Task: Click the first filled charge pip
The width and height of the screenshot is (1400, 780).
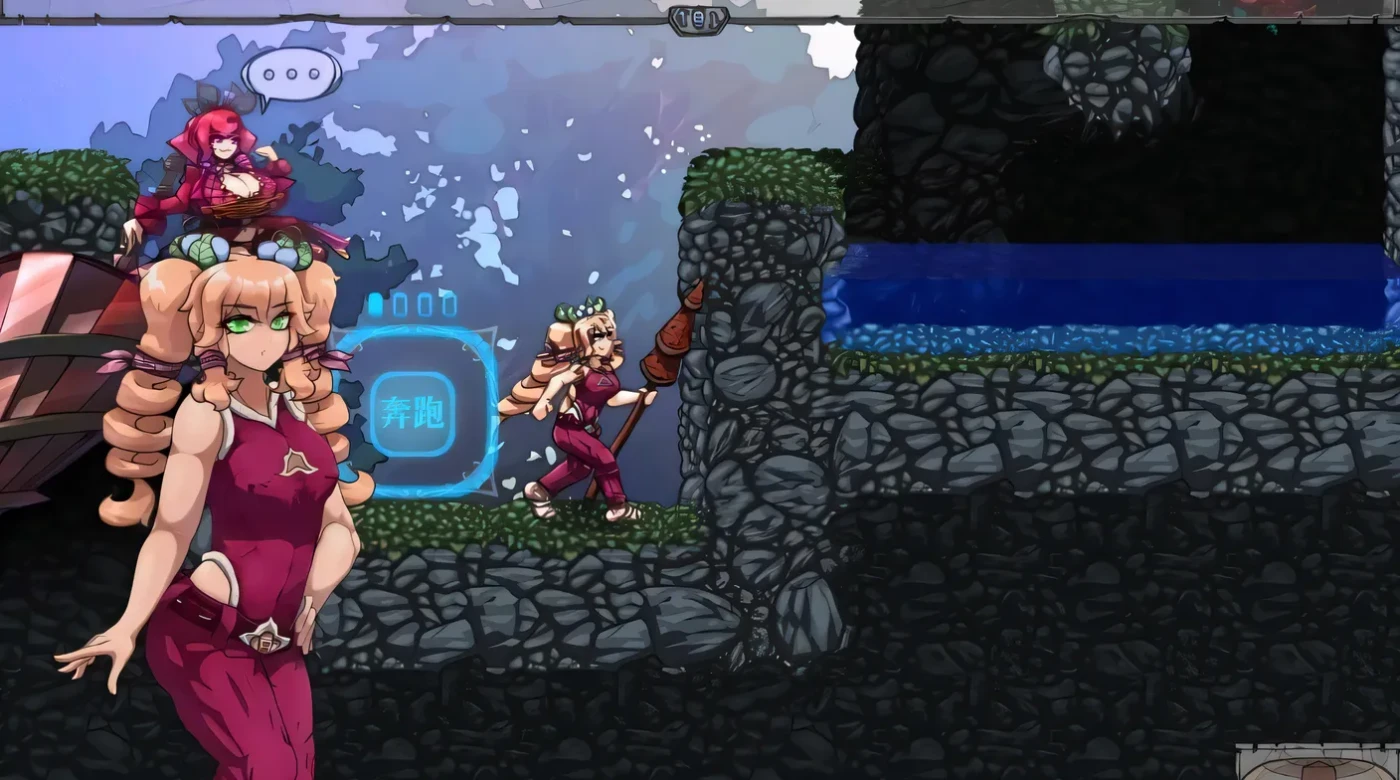Action: click(x=375, y=304)
